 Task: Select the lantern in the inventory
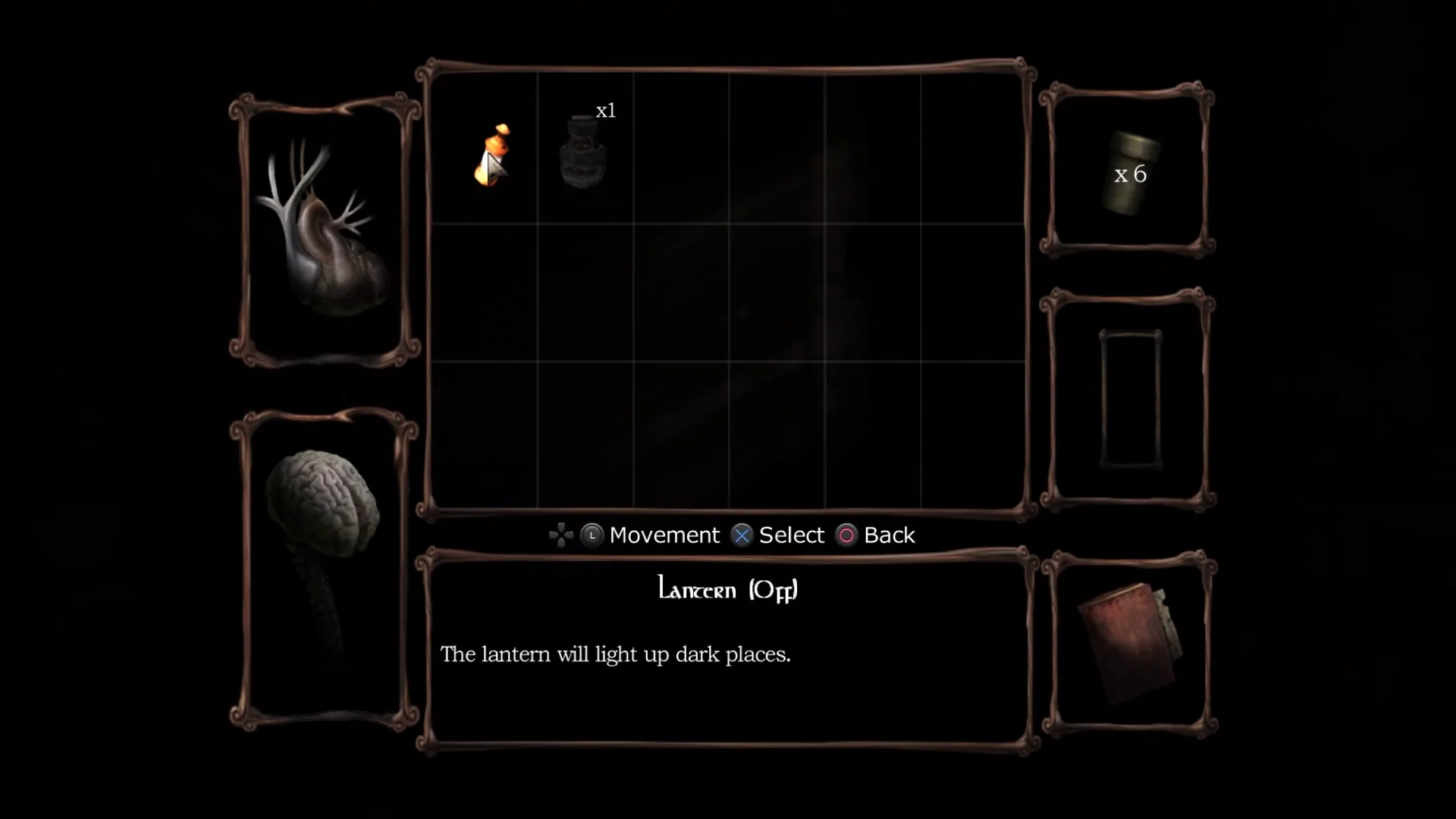[x=492, y=156]
